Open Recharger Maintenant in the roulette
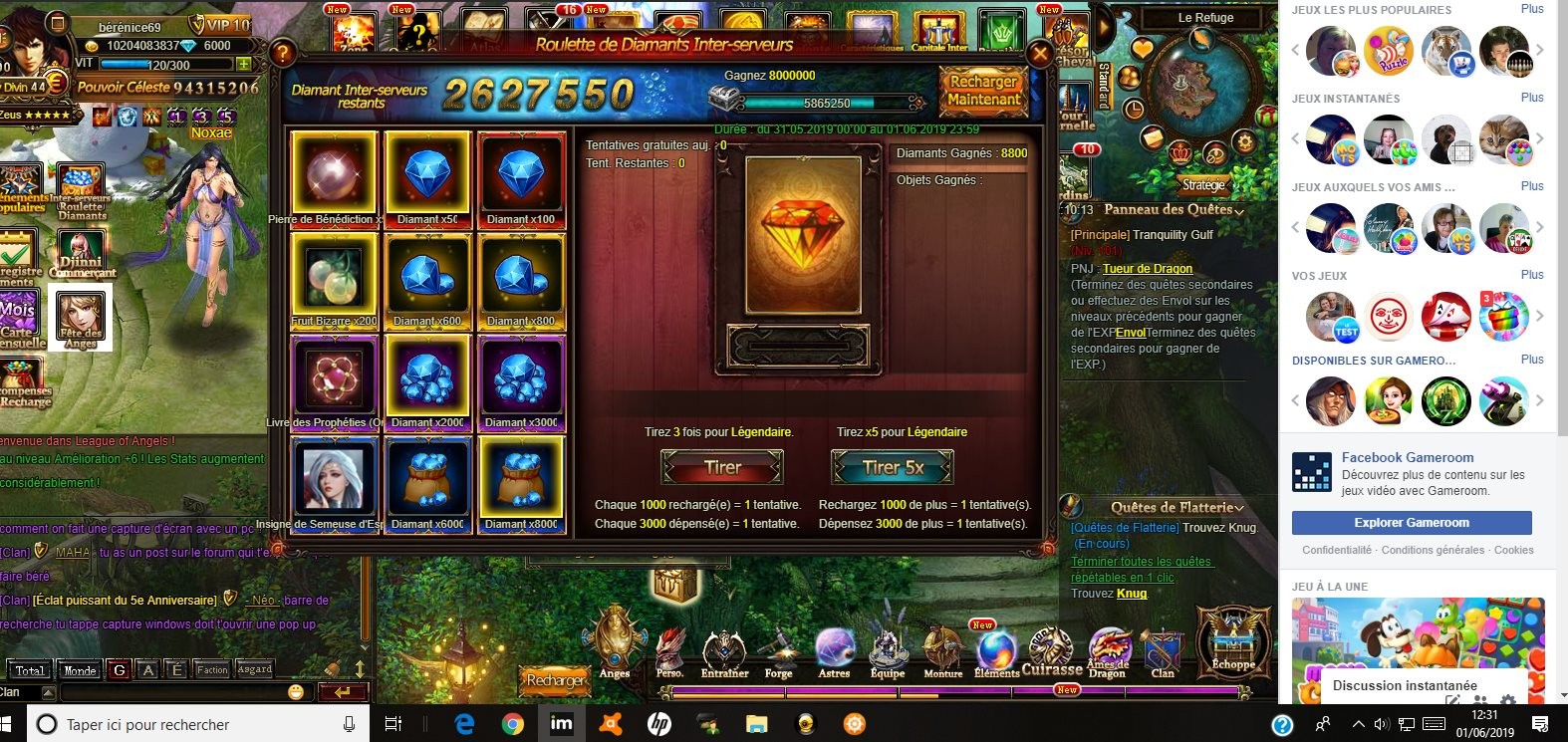Screen dimensions: 1568x742 coord(983,91)
